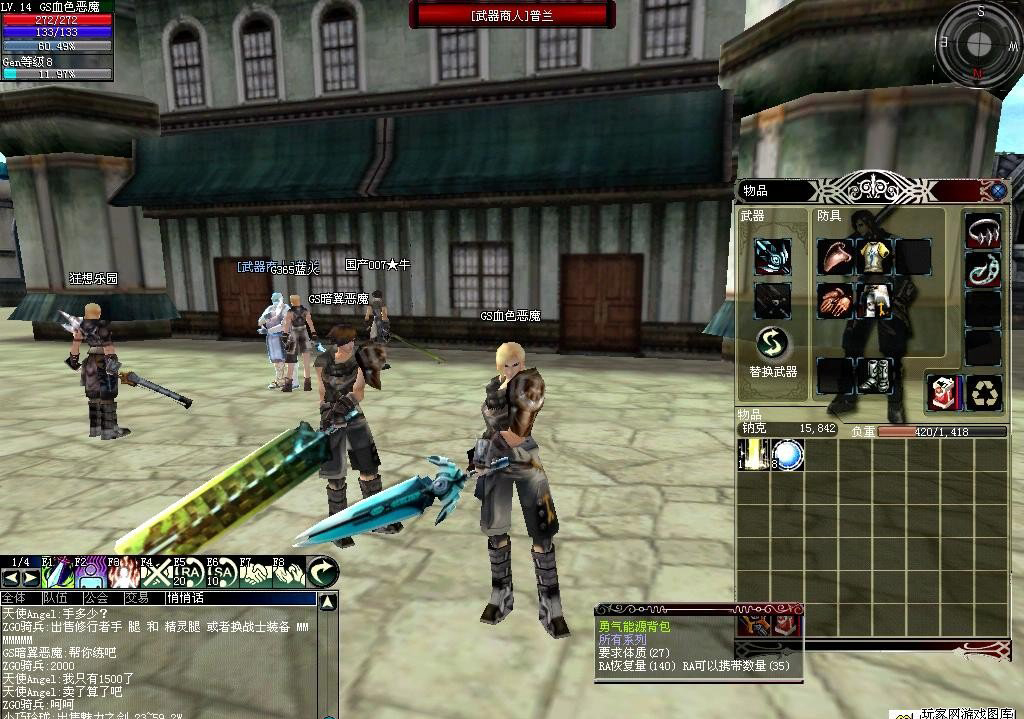
Task: Select the spiked bracelet accessory slot
Action: pyautogui.click(x=983, y=230)
